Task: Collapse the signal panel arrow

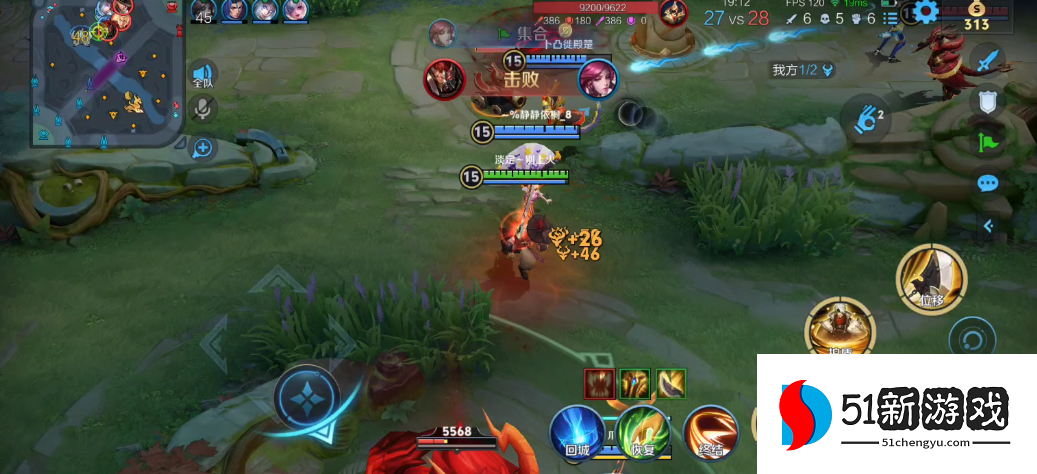Action: click(x=988, y=226)
